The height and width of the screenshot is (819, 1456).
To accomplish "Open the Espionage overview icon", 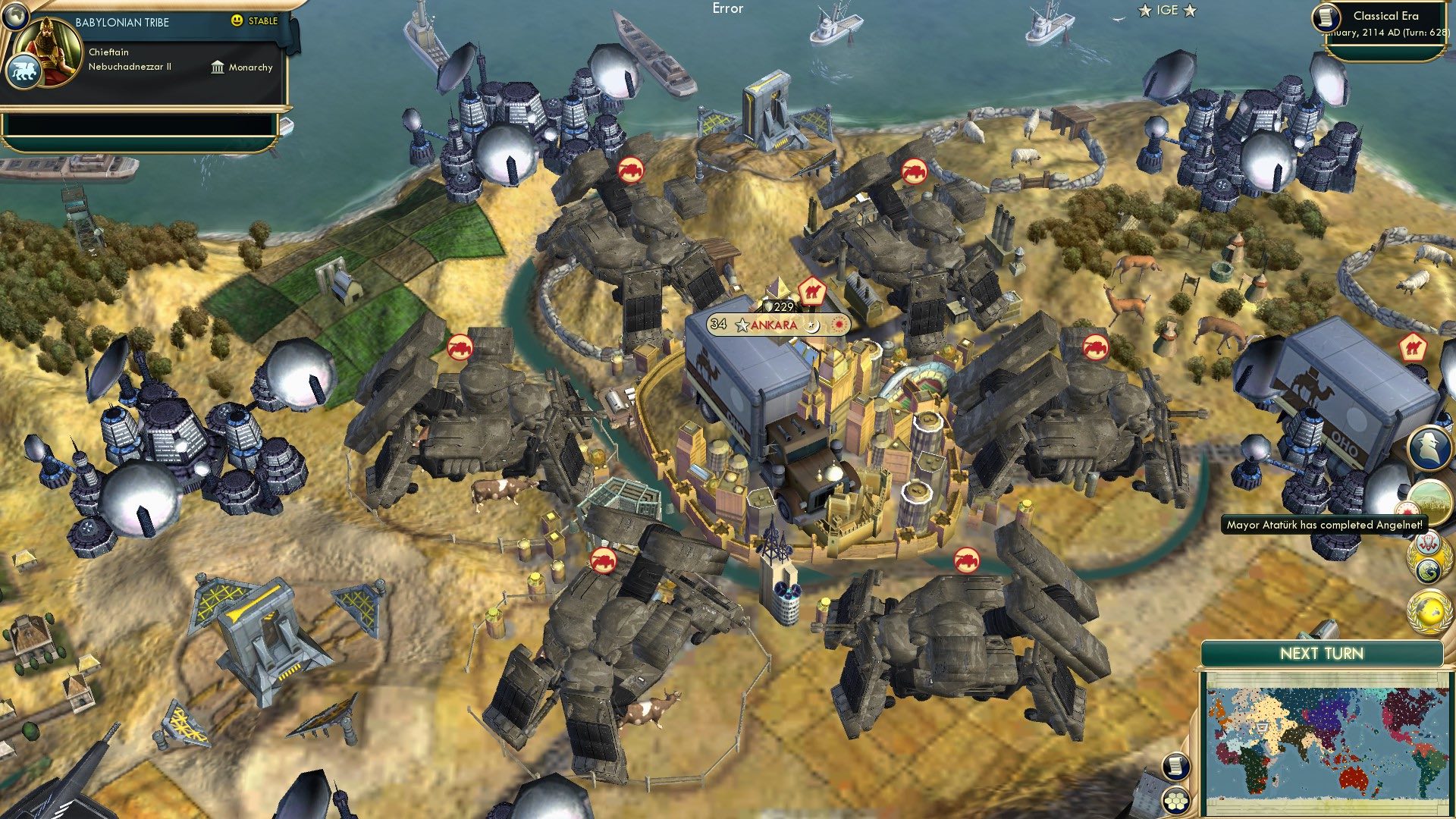I will pyautogui.click(x=1429, y=447).
